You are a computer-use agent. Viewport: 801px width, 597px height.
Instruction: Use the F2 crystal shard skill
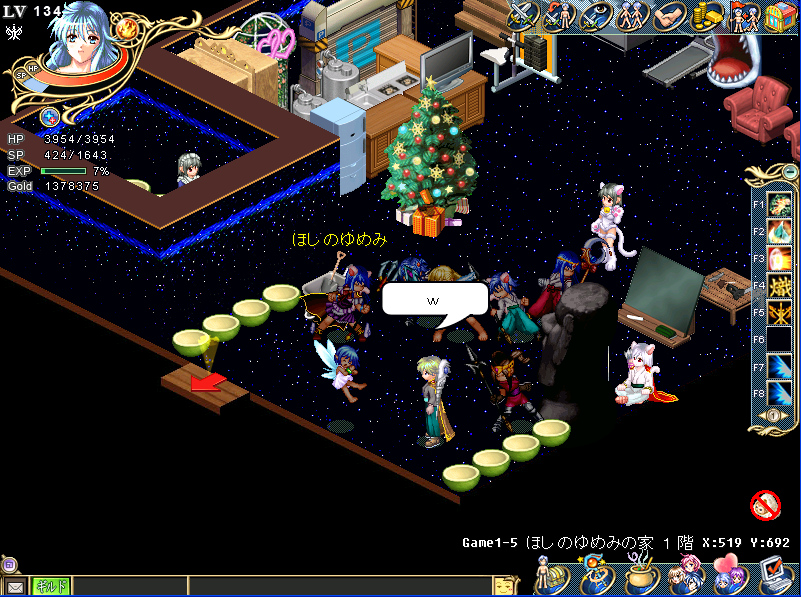(x=779, y=232)
